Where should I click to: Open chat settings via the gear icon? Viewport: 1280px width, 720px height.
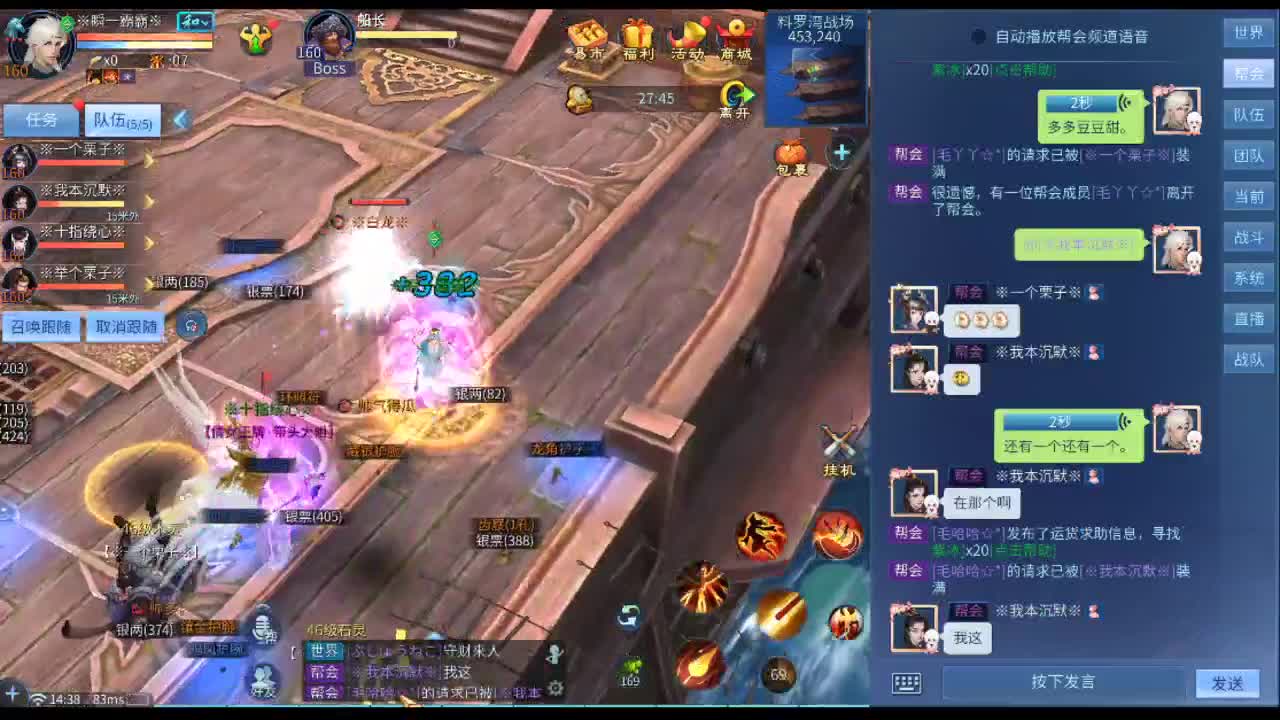tap(555, 688)
